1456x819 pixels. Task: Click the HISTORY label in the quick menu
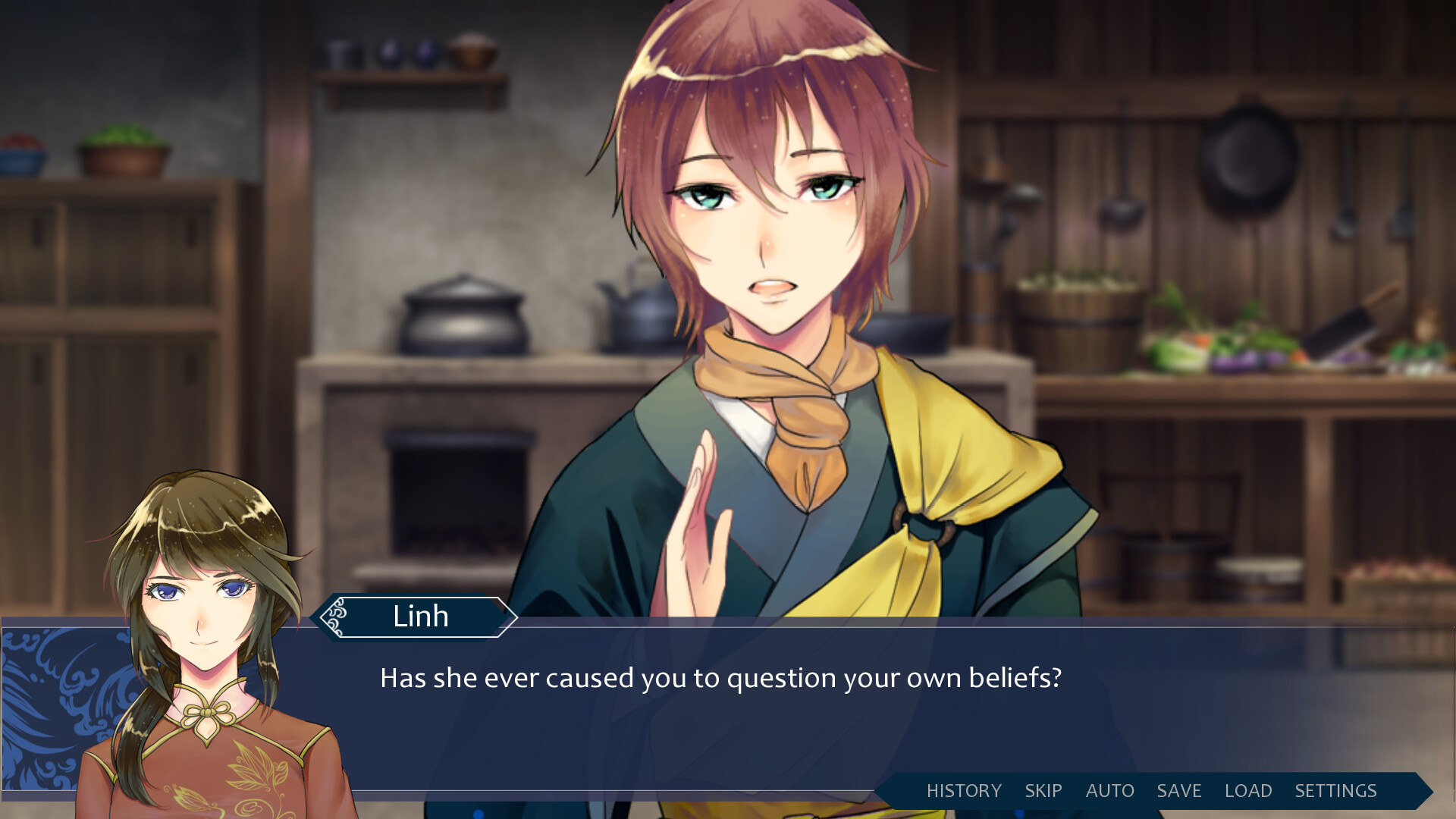964,790
